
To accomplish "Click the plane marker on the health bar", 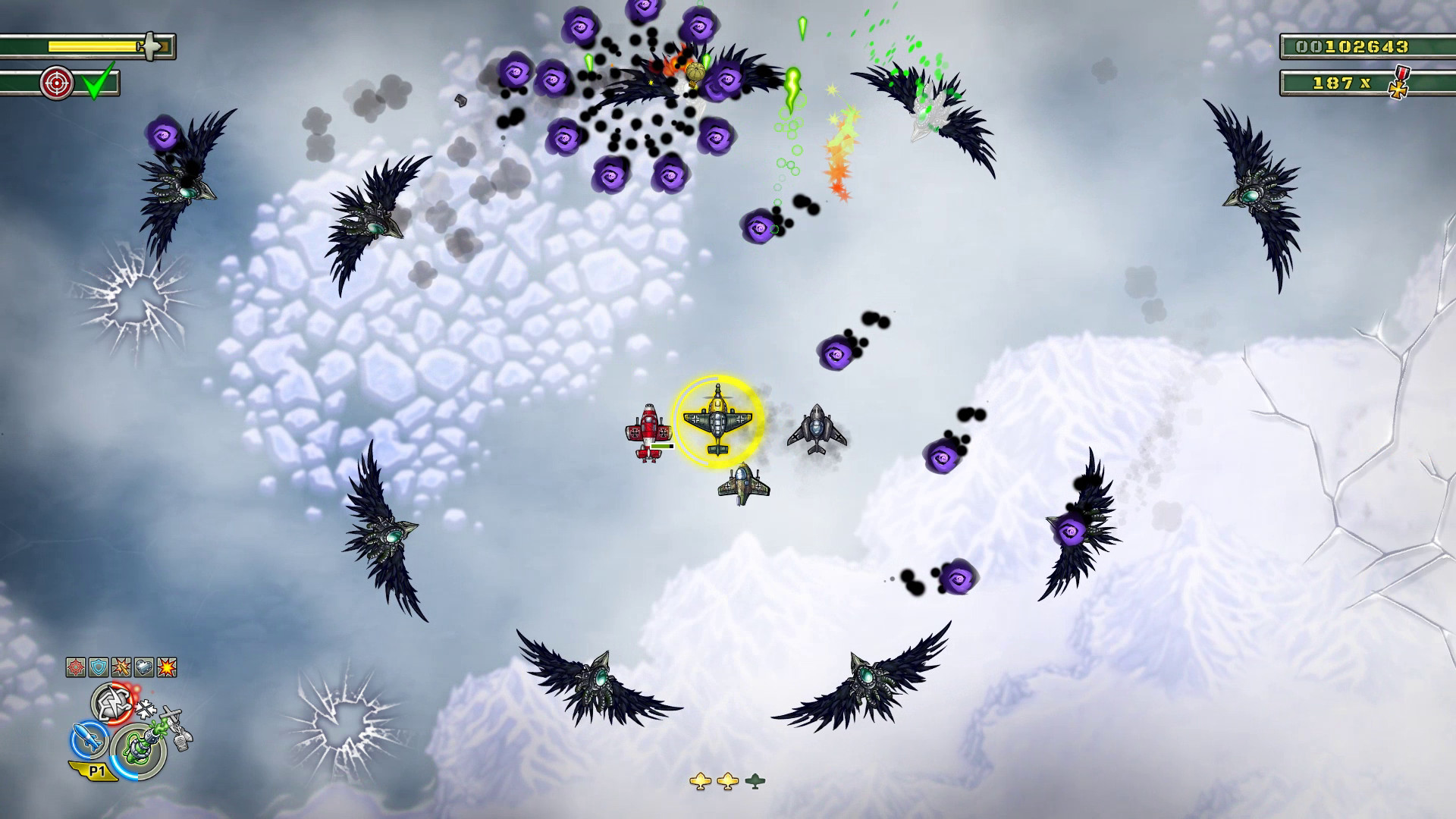I will click(x=150, y=45).
